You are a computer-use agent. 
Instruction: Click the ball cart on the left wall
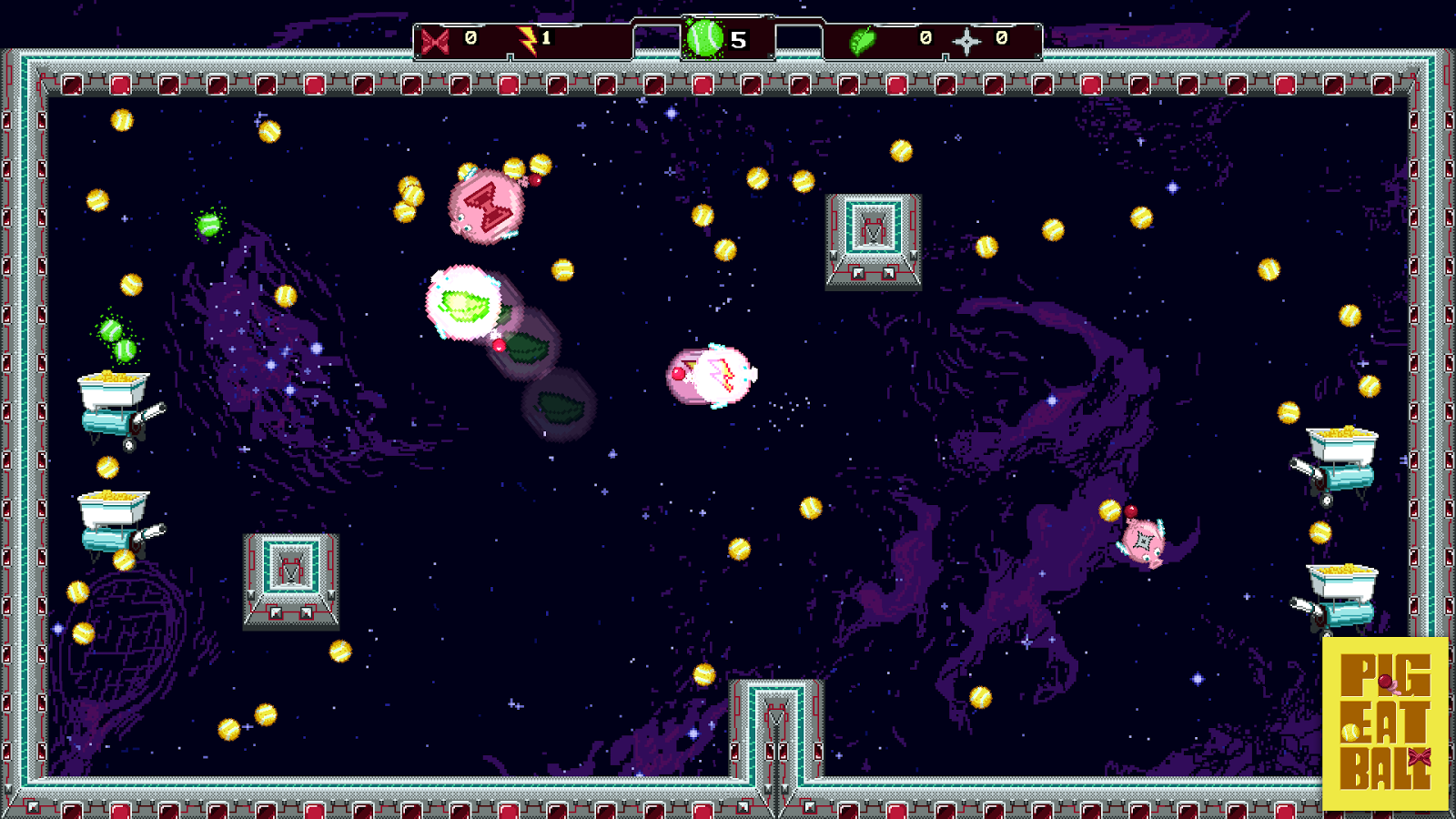[x=111, y=400]
